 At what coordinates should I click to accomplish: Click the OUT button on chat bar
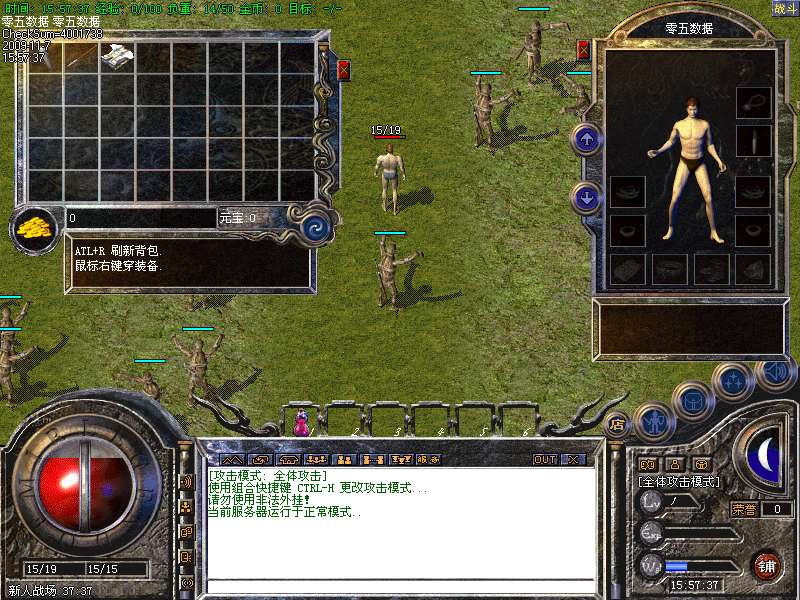pyautogui.click(x=544, y=459)
